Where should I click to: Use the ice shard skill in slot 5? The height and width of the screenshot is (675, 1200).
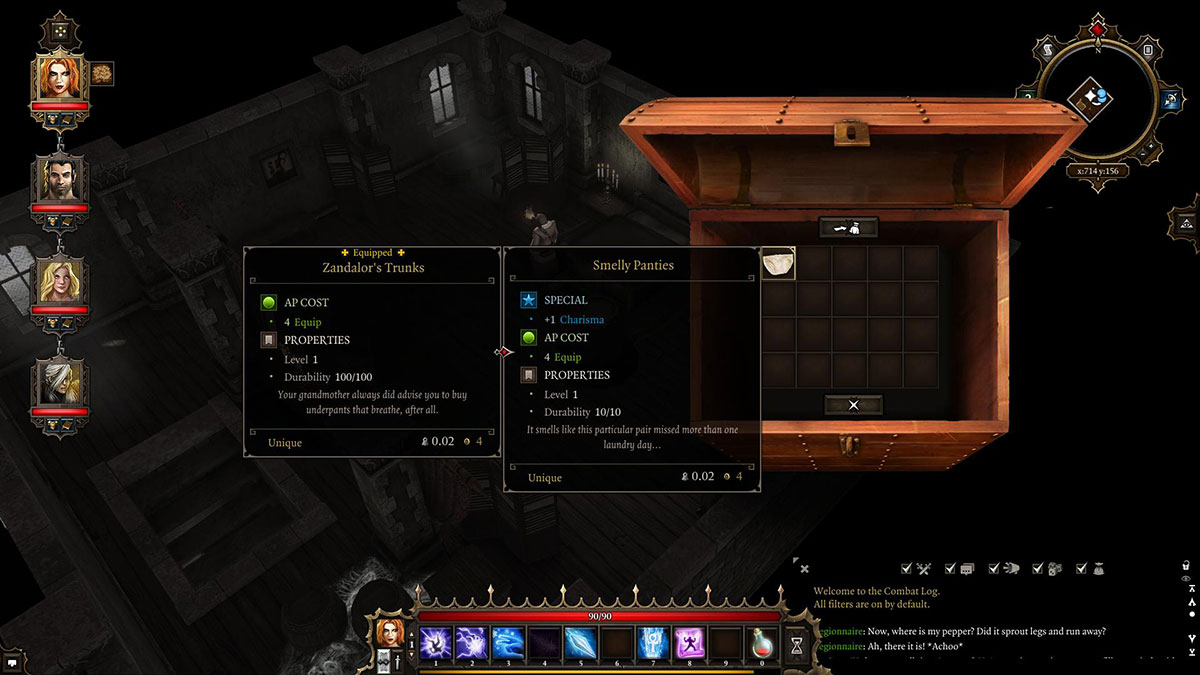(580, 643)
